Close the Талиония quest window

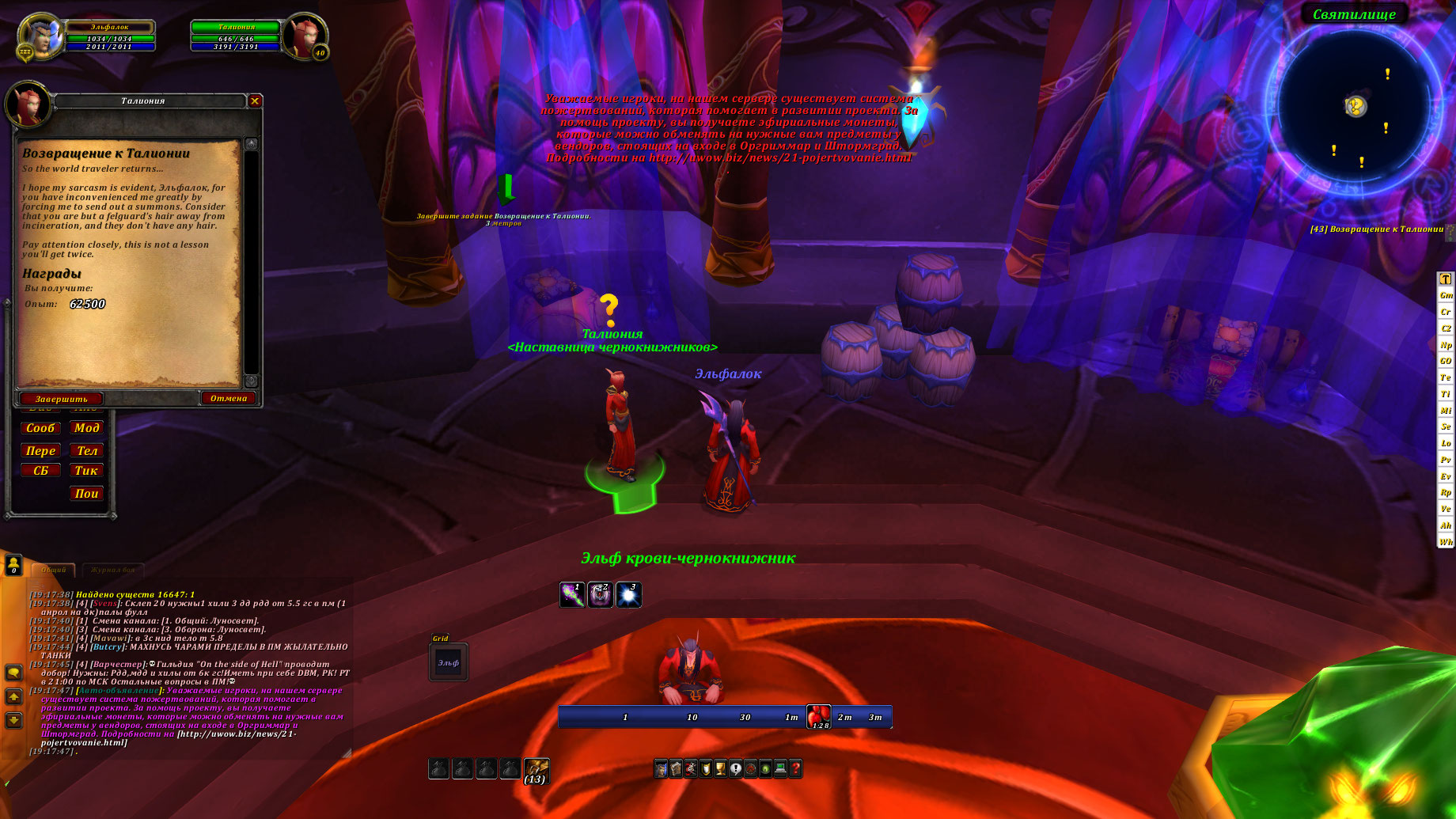(255, 100)
